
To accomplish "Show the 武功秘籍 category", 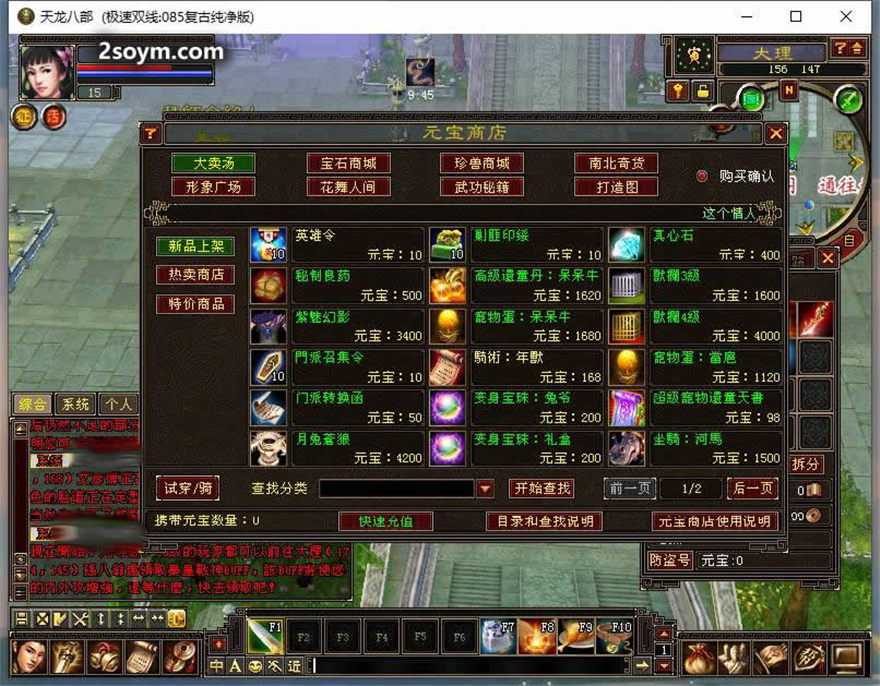I will pyautogui.click(x=482, y=187).
